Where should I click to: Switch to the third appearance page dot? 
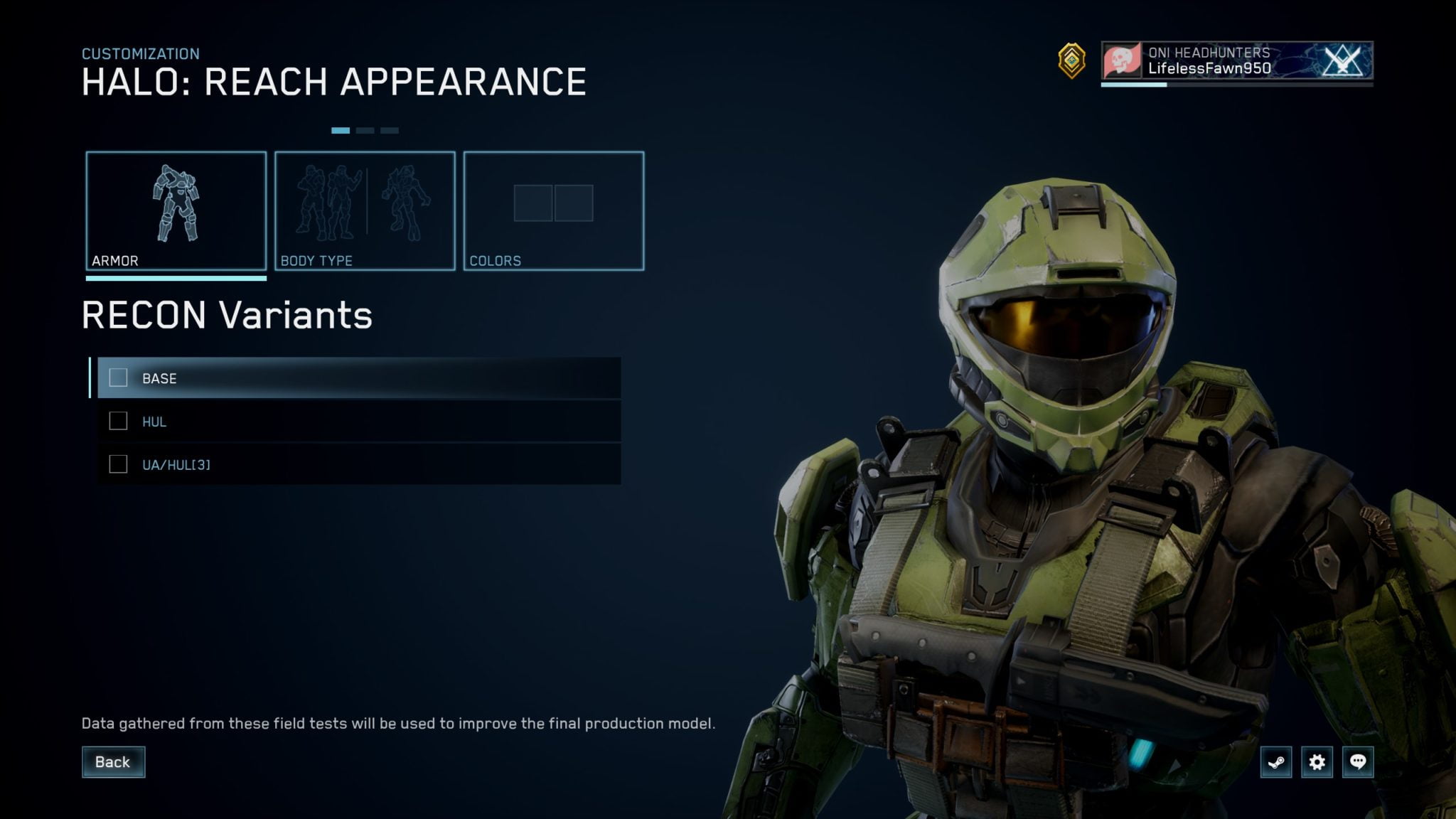click(x=390, y=131)
